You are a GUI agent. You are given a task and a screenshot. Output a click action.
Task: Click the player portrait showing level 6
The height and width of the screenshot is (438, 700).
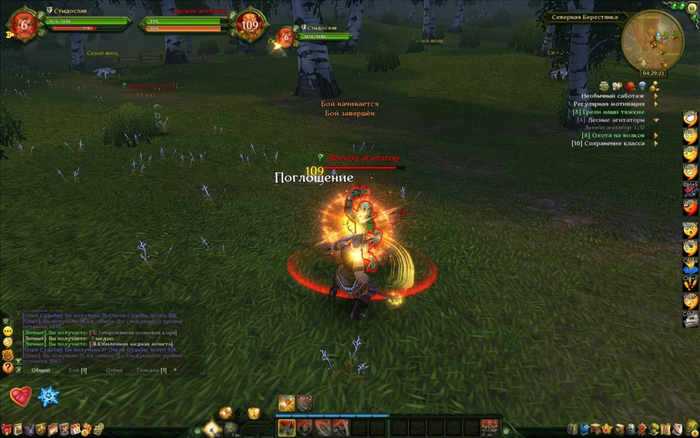coord(22,26)
